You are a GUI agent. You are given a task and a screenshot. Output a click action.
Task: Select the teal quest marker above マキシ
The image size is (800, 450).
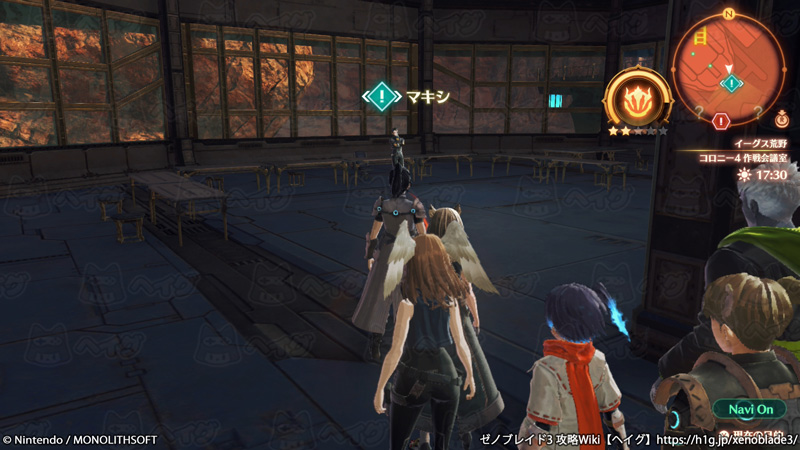381,96
